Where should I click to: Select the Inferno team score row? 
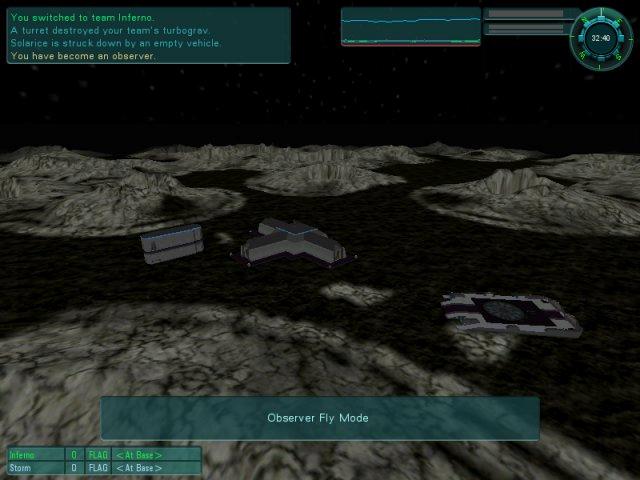tap(104, 455)
